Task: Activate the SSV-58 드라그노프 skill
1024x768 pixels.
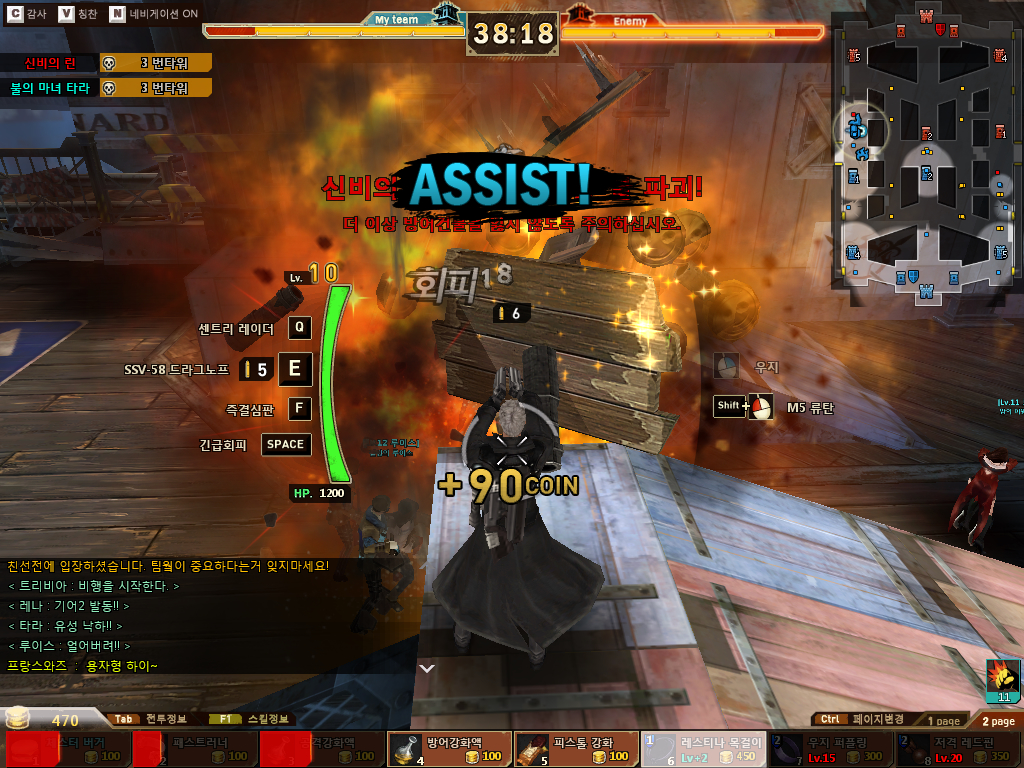Action: pos(295,368)
